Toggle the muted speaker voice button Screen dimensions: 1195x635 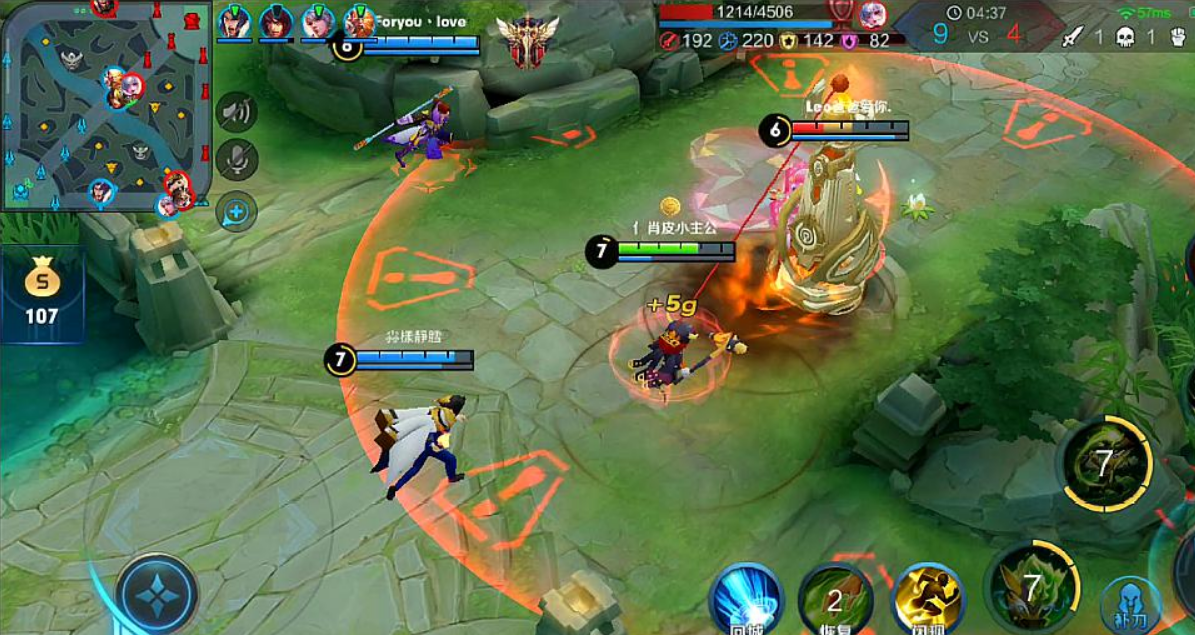[x=237, y=112]
